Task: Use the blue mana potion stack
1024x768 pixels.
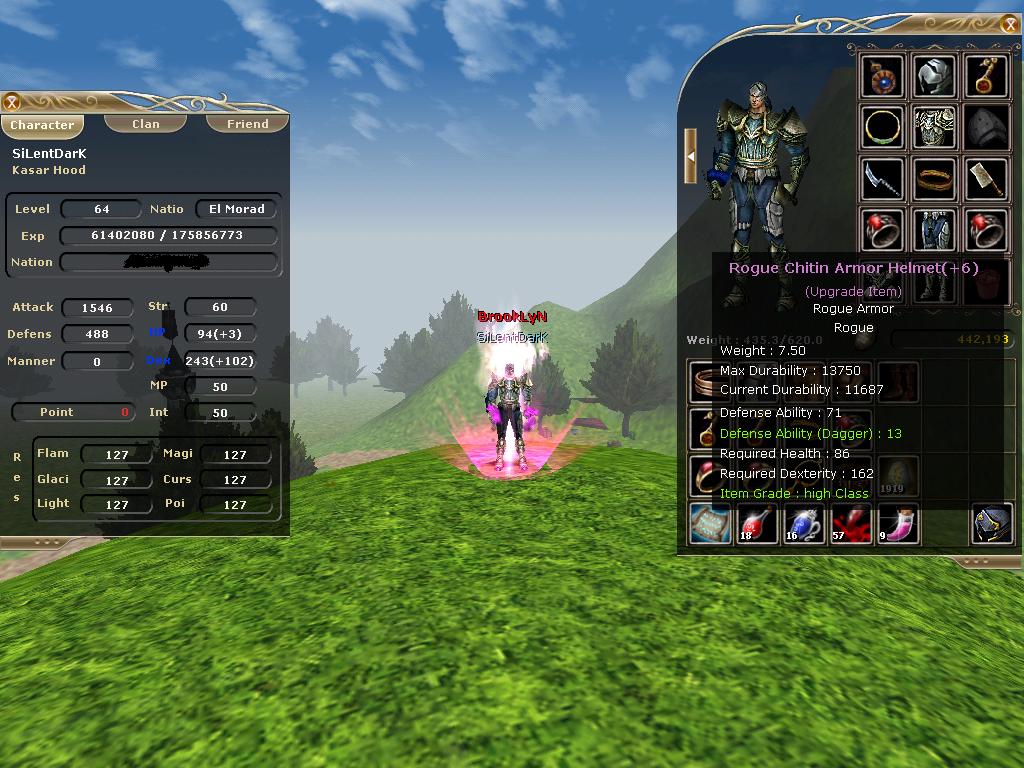Action: click(x=805, y=524)
